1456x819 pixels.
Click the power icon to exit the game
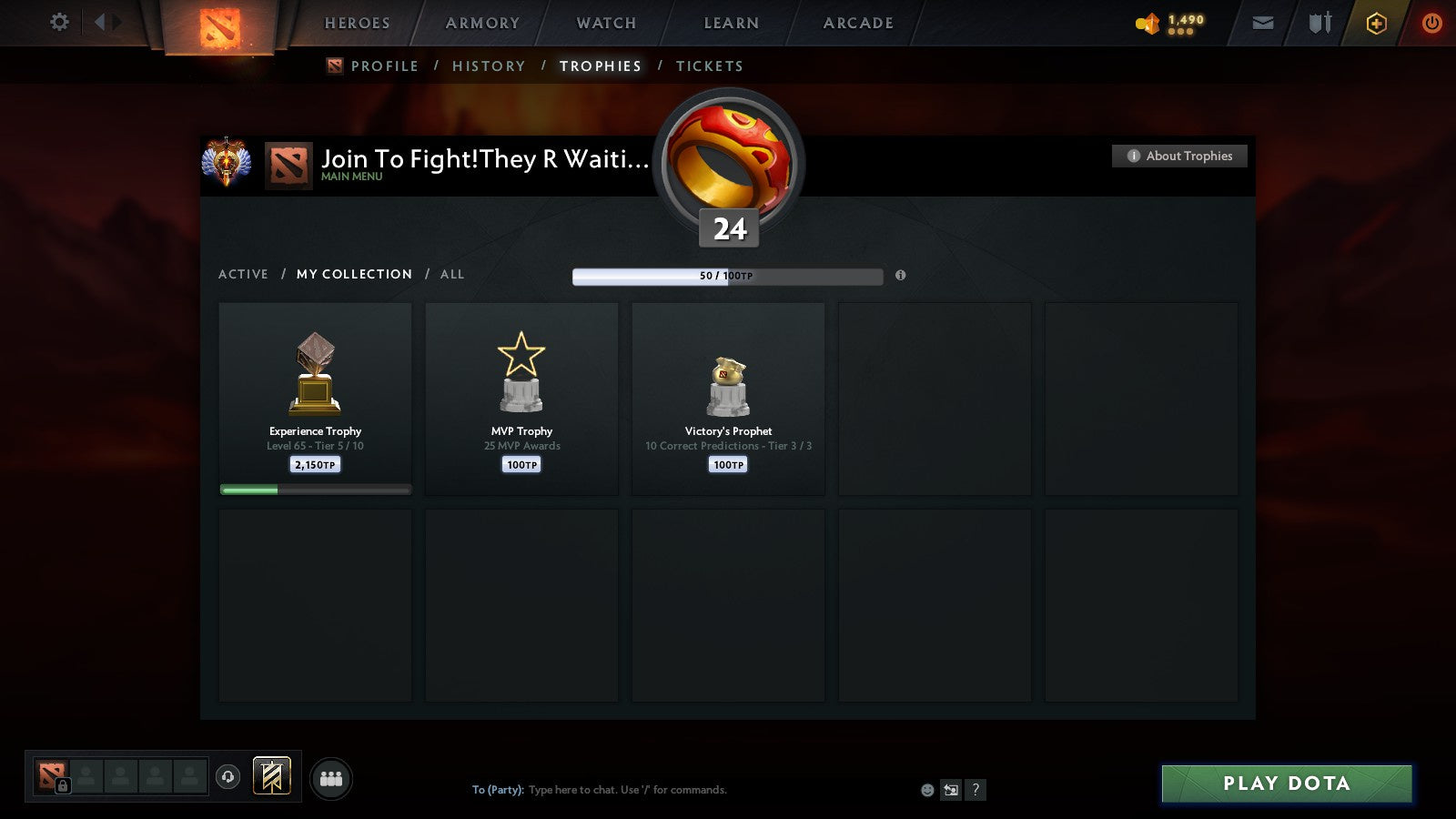click(1431, 23)
